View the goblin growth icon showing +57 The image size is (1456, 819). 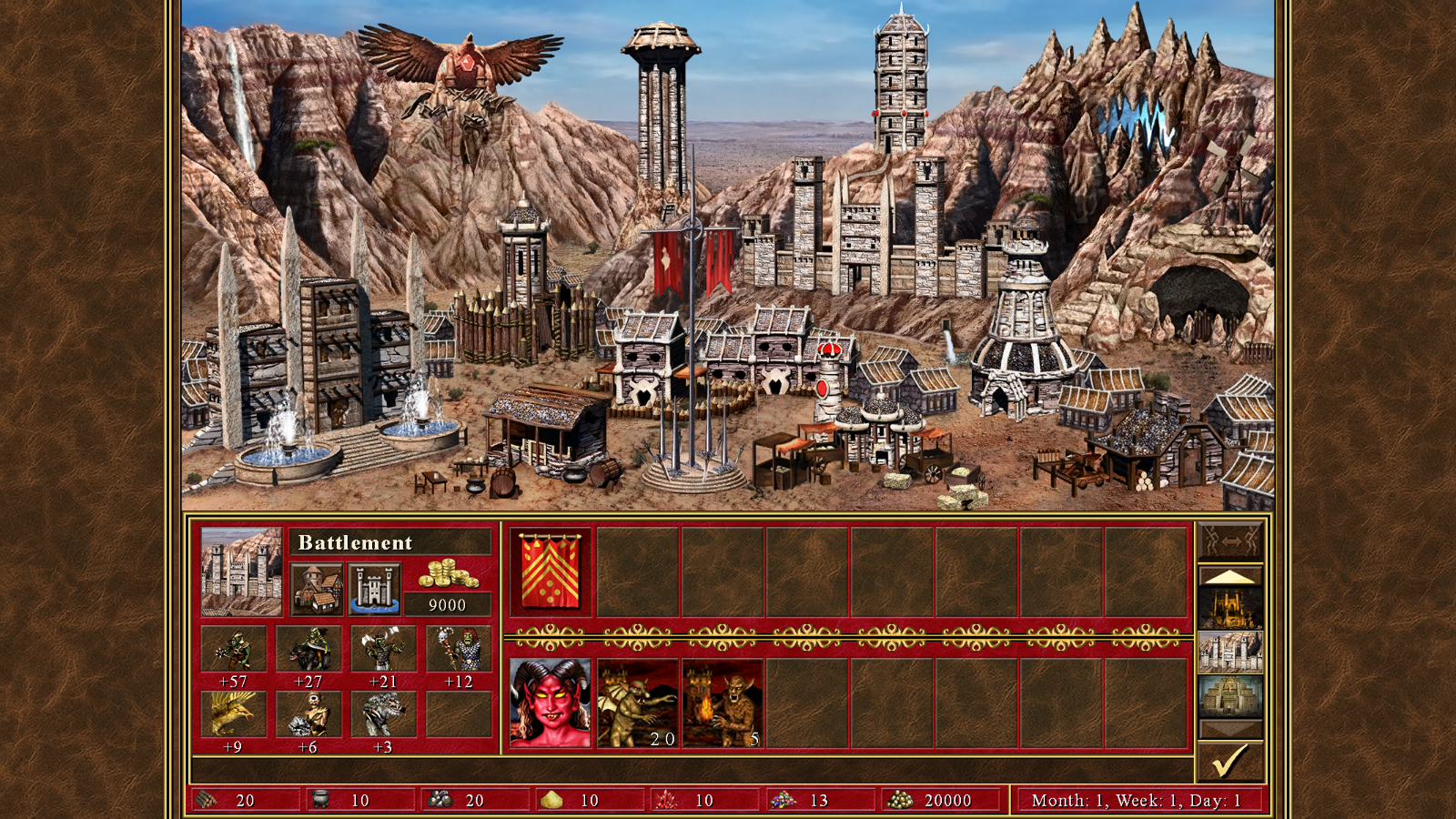tap(233, 649)
